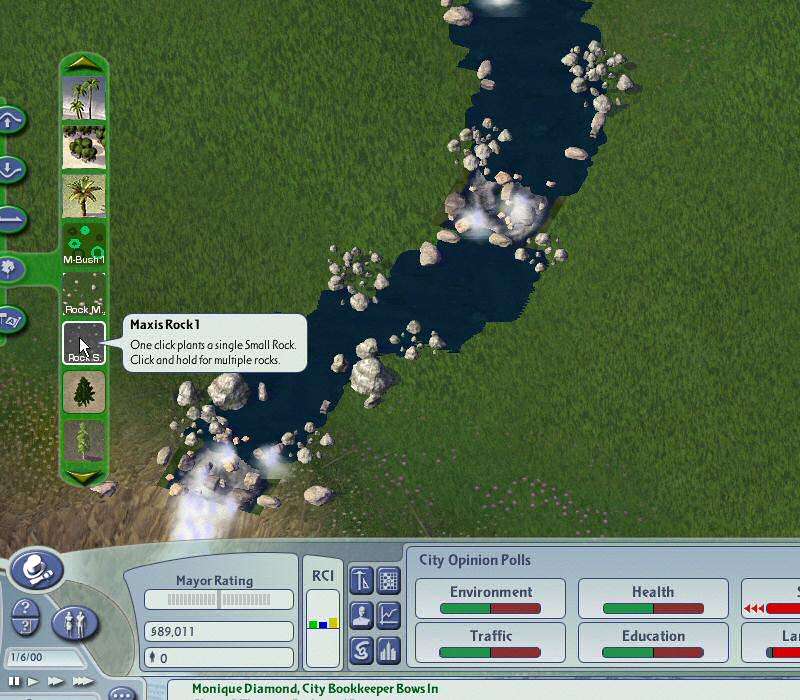Image resolution: width=800 pixels, height=700 pixels.
Task: Choose the slim light-green tree tool
Action: [x=84, y=441]
